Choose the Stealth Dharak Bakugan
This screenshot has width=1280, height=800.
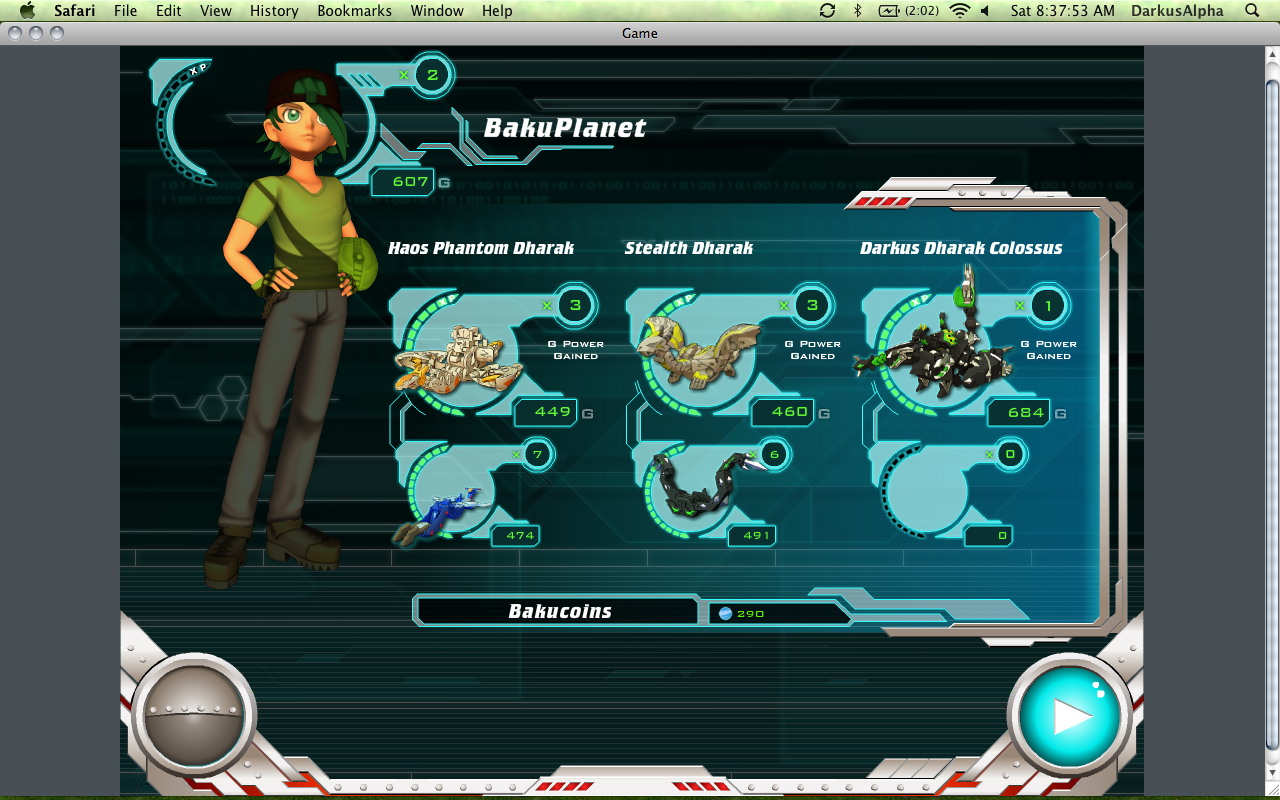pyautogui.click(x=696, y=352)
